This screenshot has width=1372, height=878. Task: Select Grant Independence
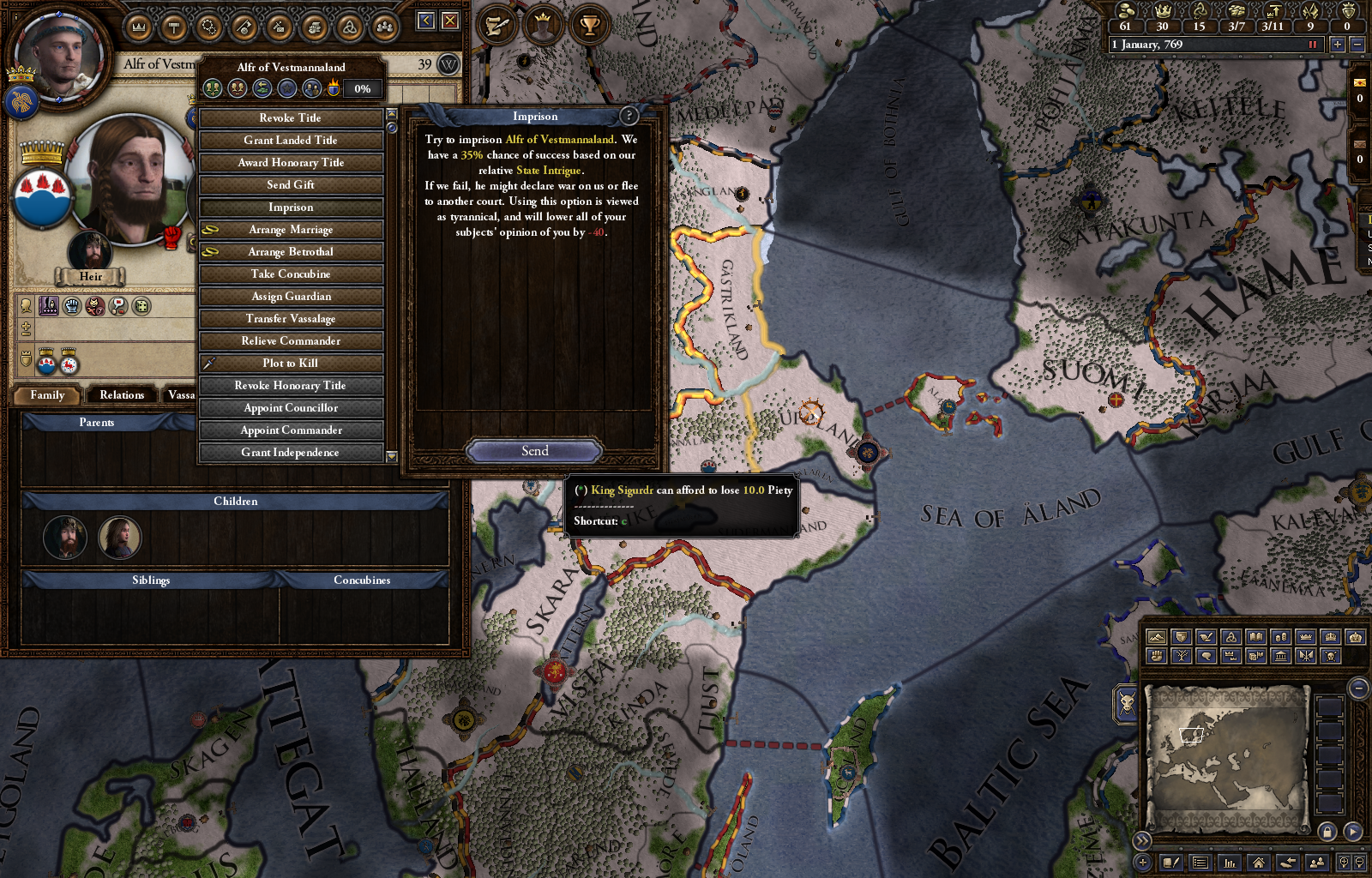click(291, 452)
